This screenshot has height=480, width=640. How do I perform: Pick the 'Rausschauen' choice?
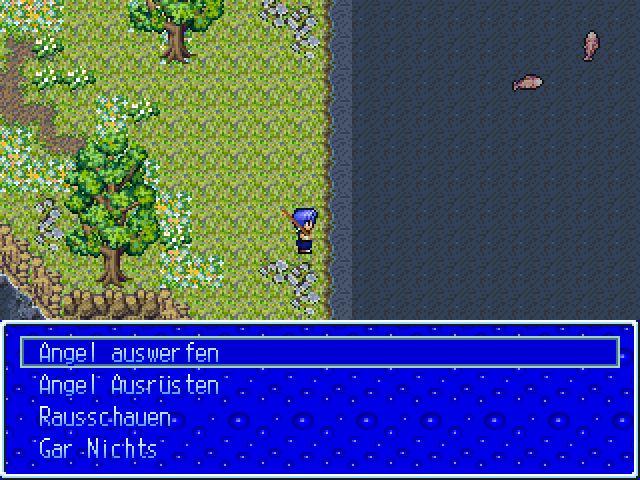105,417
